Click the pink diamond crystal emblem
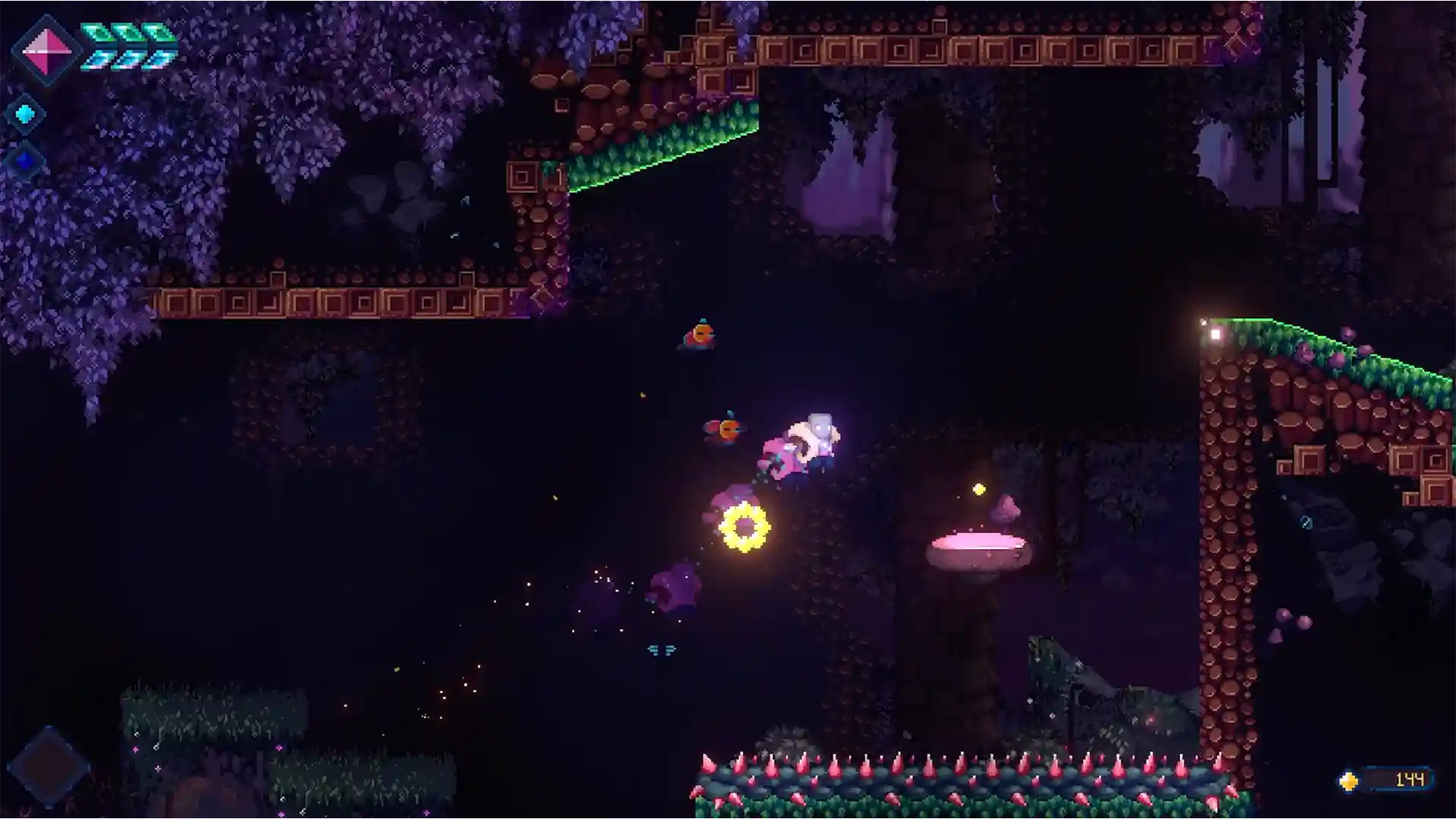The image size is (1456, 819). point(45,50)
